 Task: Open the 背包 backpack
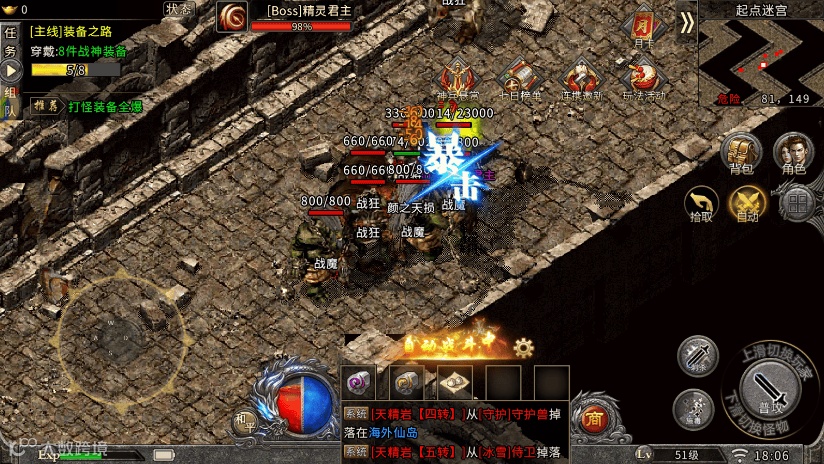[x=741, y=153]
